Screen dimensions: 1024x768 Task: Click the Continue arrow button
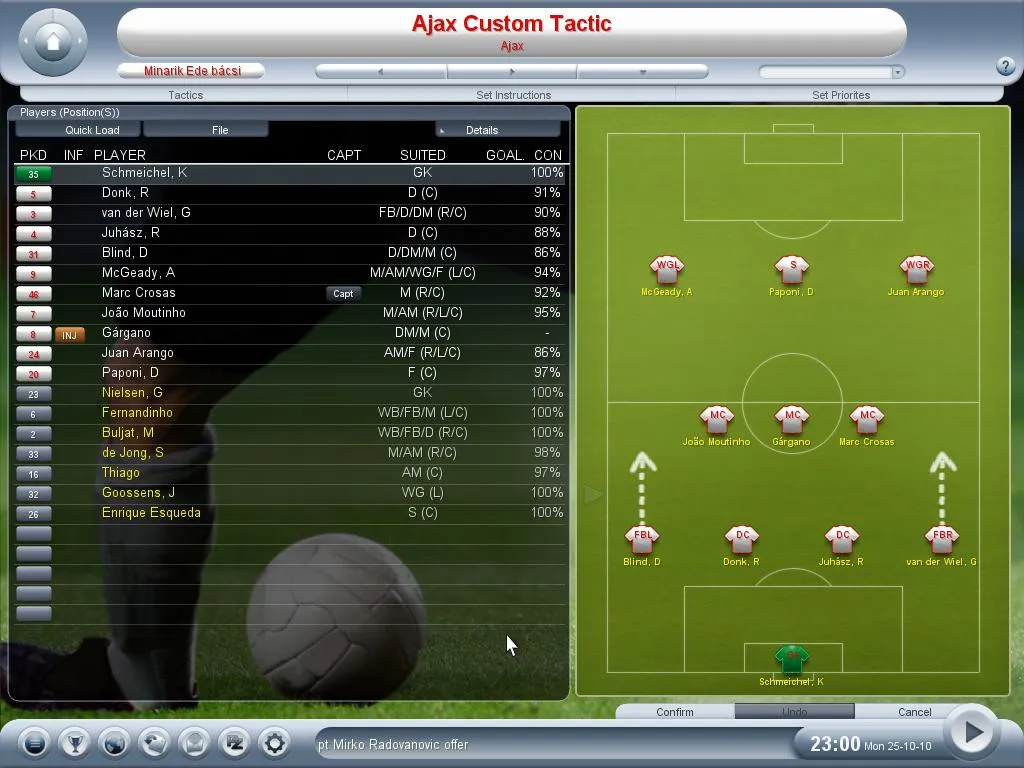(x=969, y=734)
